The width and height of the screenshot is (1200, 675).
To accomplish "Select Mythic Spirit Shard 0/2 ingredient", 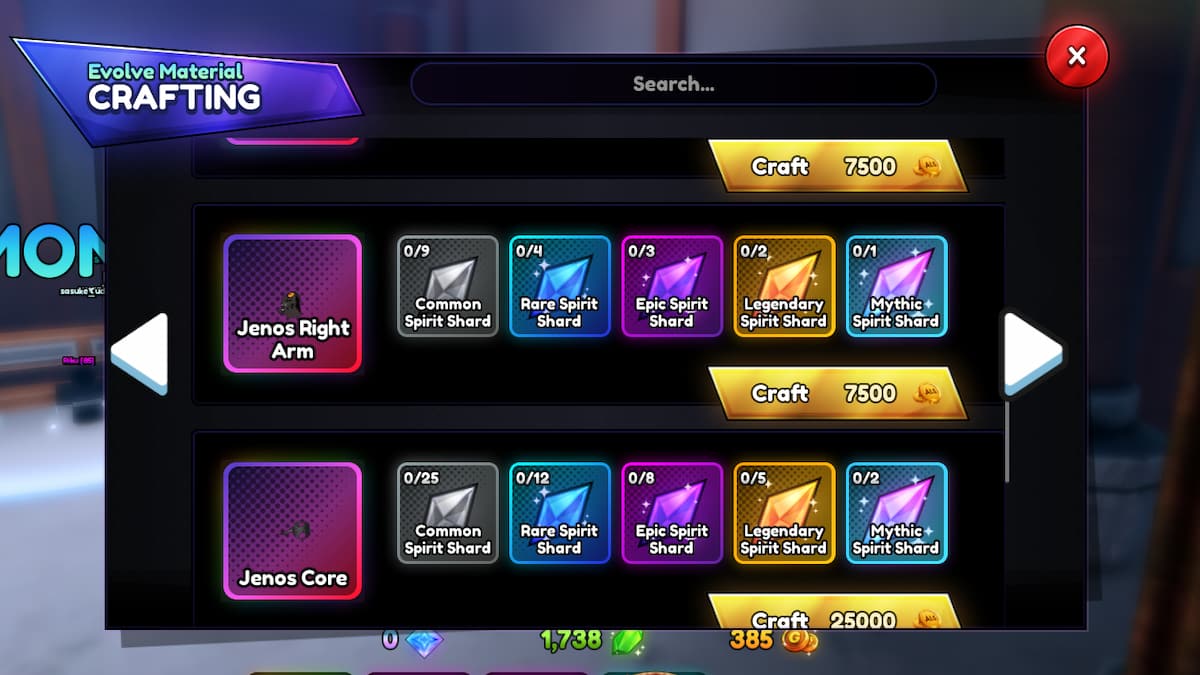I will pyautogui.click(x=896, y=513).
